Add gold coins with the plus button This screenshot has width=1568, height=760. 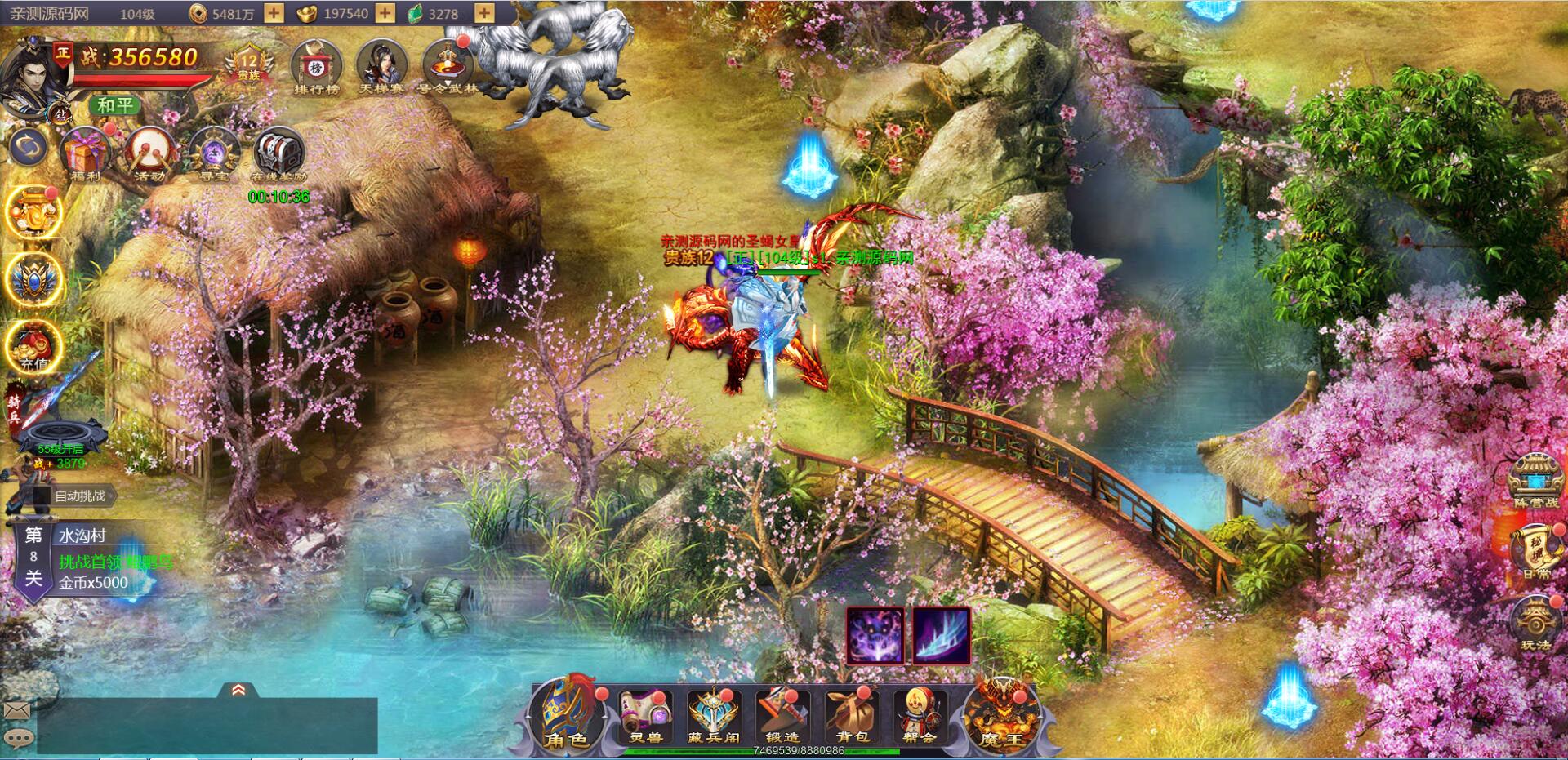click(x=274, y=13)
